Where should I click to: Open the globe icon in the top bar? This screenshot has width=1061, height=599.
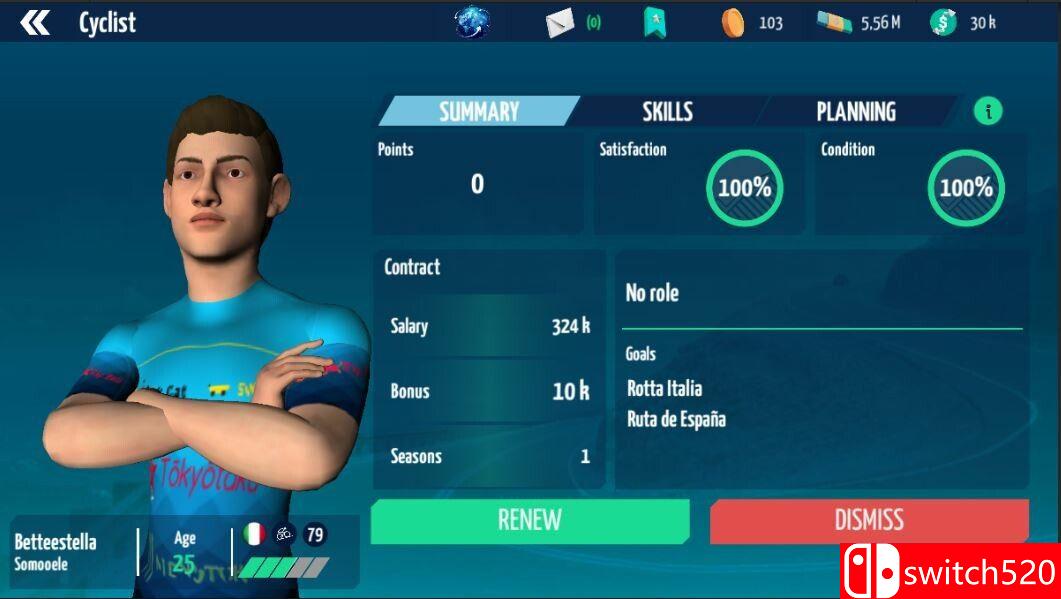point(472,22)
